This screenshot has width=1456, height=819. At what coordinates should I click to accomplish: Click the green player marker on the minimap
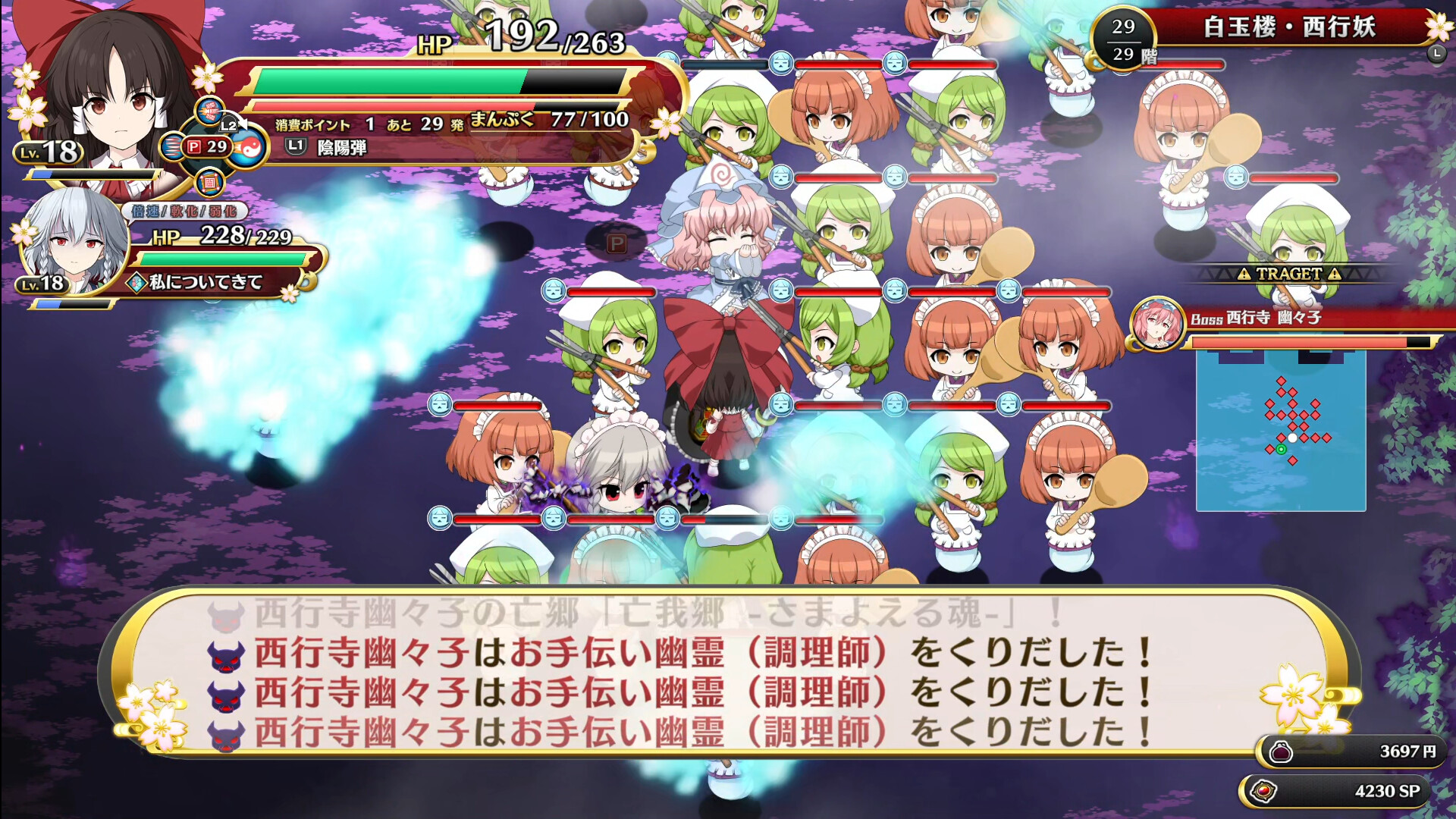tap(1282, 450)
